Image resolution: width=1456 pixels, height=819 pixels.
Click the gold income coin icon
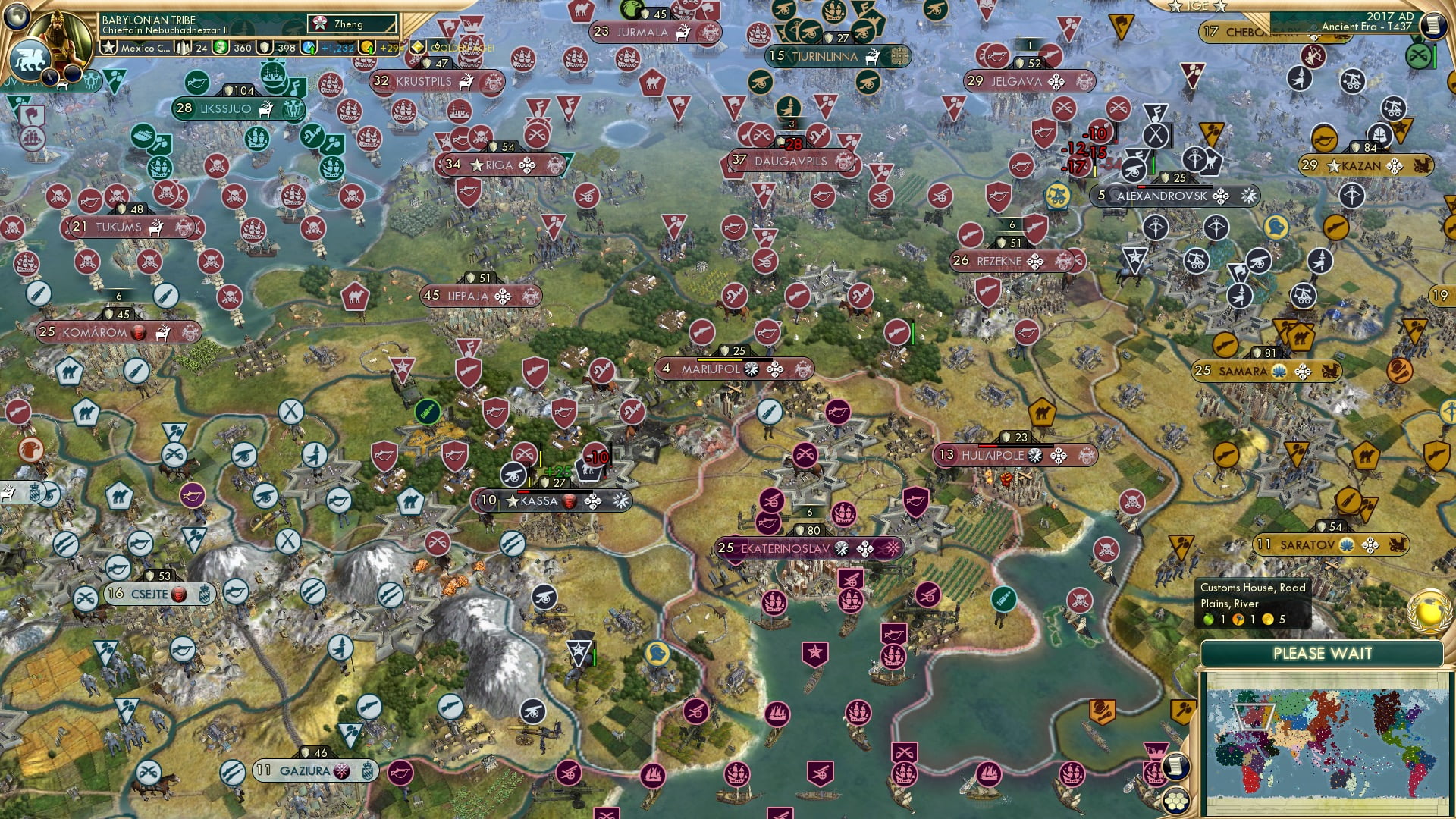[x=366, y=47]
